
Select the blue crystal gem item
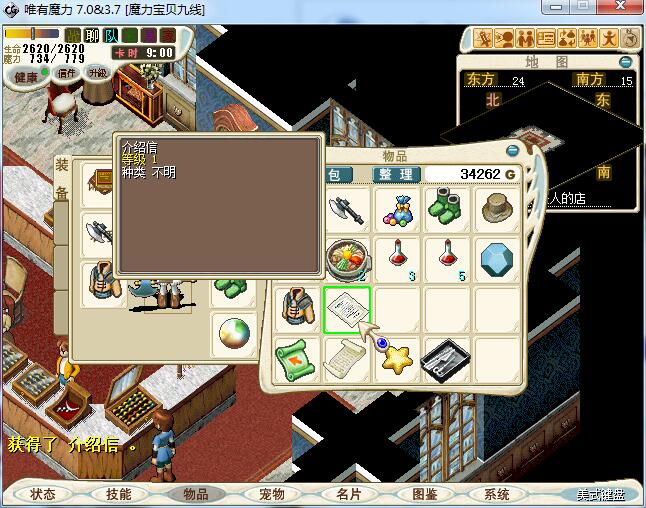click(x=497, y=258)
